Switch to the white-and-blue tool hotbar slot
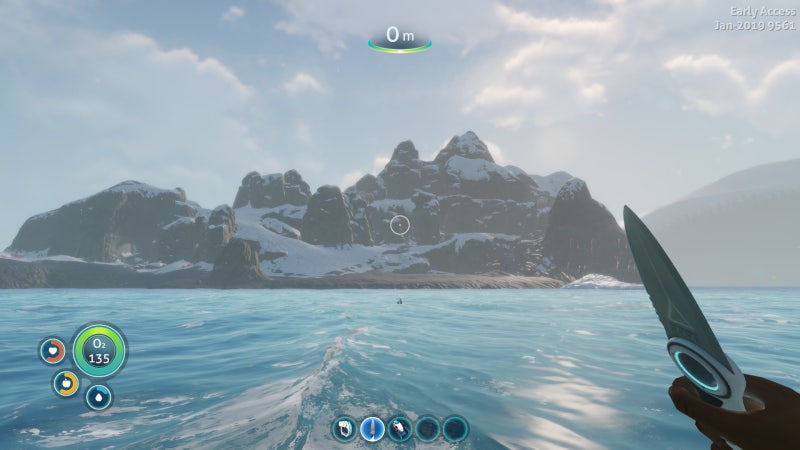 pyautogui.click(x=400, y=430)
